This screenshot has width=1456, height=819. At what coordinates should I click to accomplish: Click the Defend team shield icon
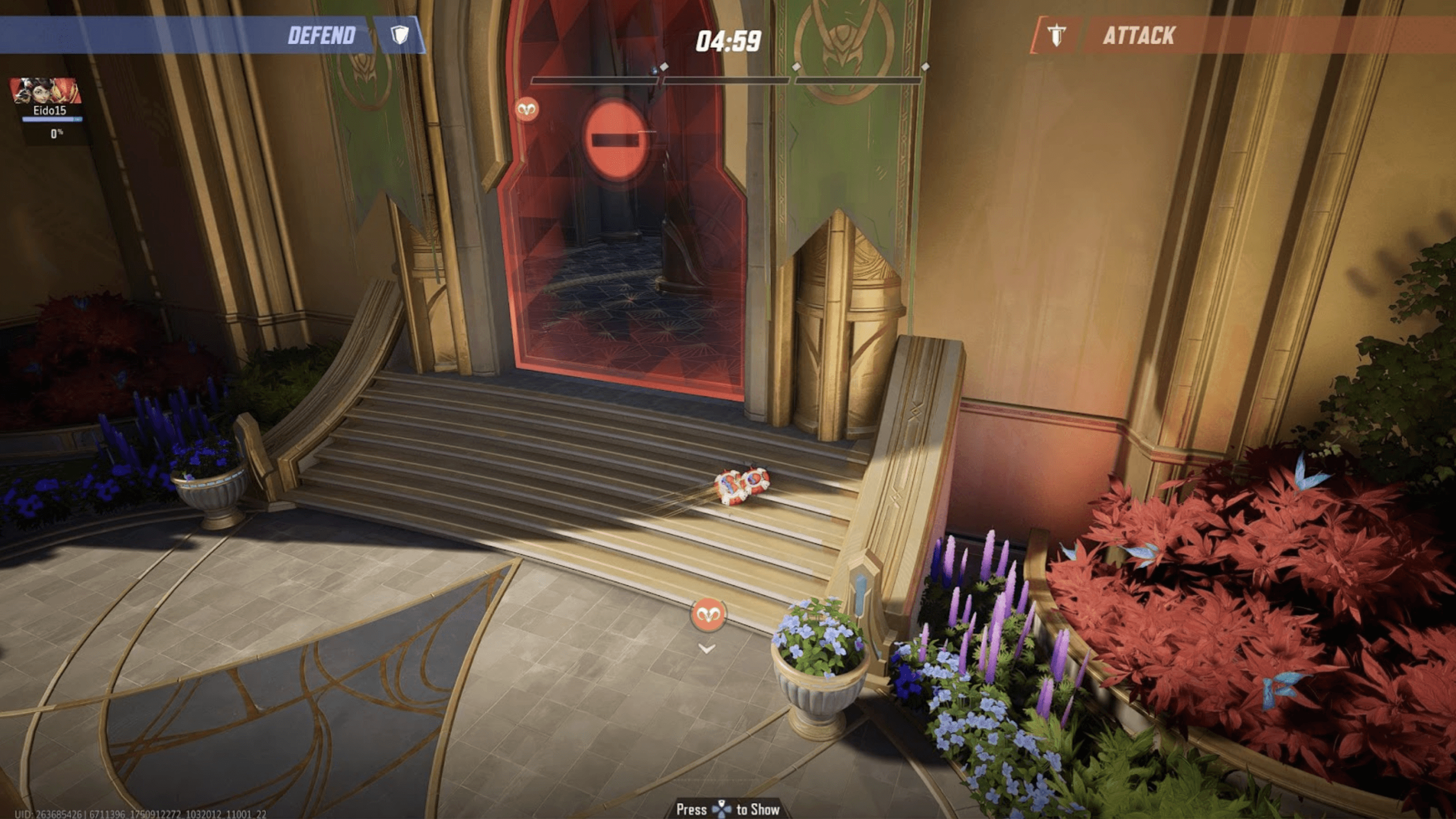(400, 36)
